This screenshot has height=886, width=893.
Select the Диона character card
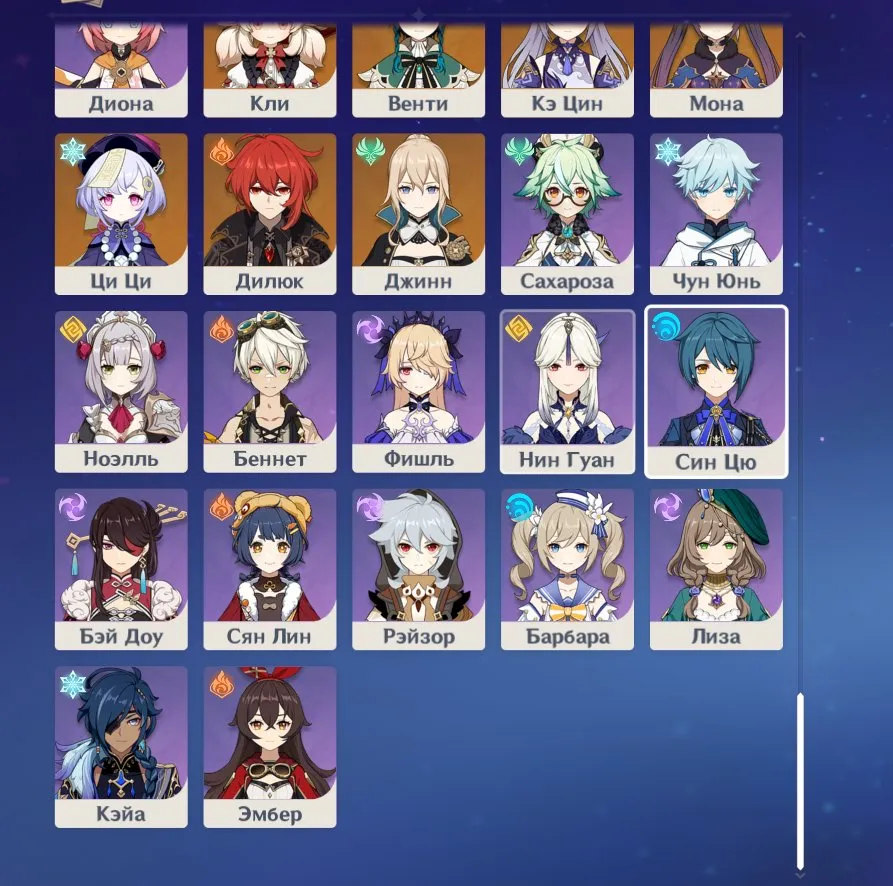pyautogui.click(x=121, y=72)
